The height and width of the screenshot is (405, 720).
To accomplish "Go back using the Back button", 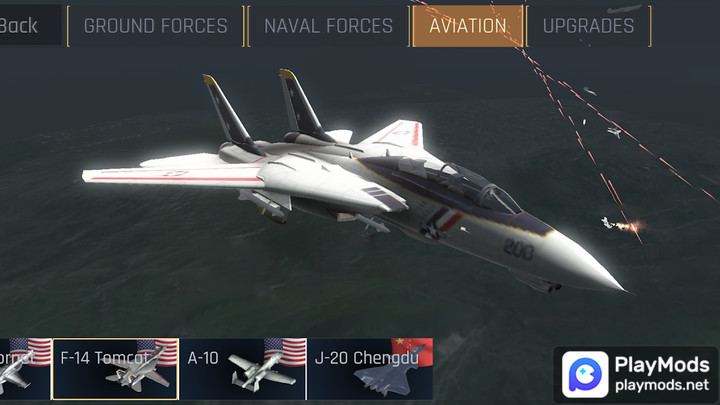I will [20, 26].
